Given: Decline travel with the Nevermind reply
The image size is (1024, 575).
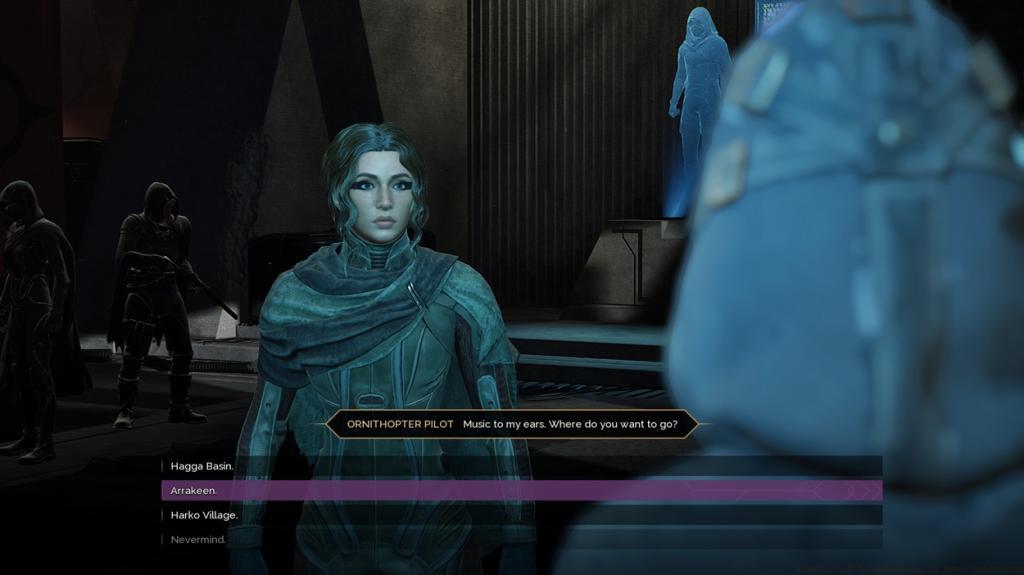Looking at the screenshot, I should 198,540.
